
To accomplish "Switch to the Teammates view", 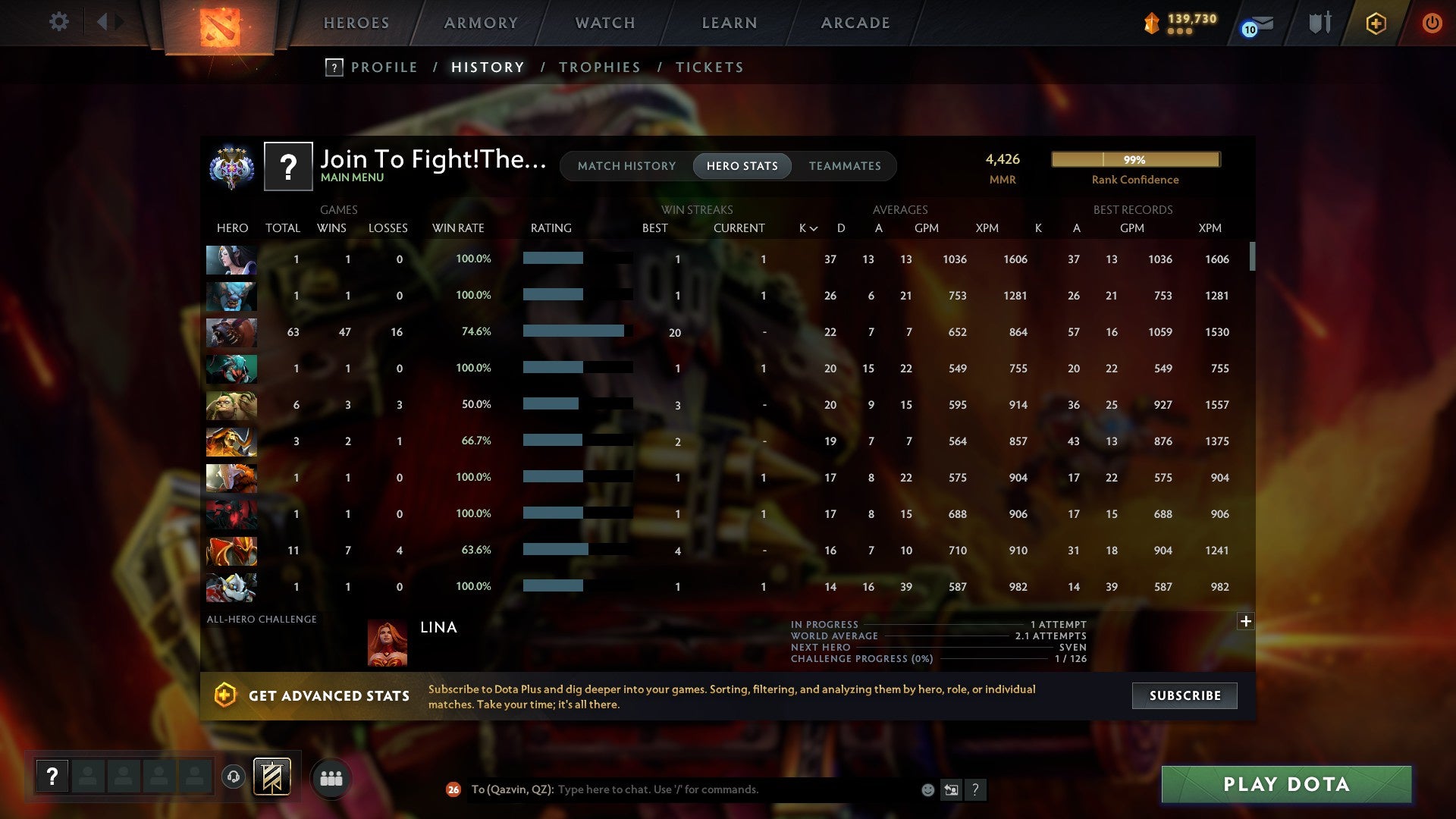I will (844, 165).
